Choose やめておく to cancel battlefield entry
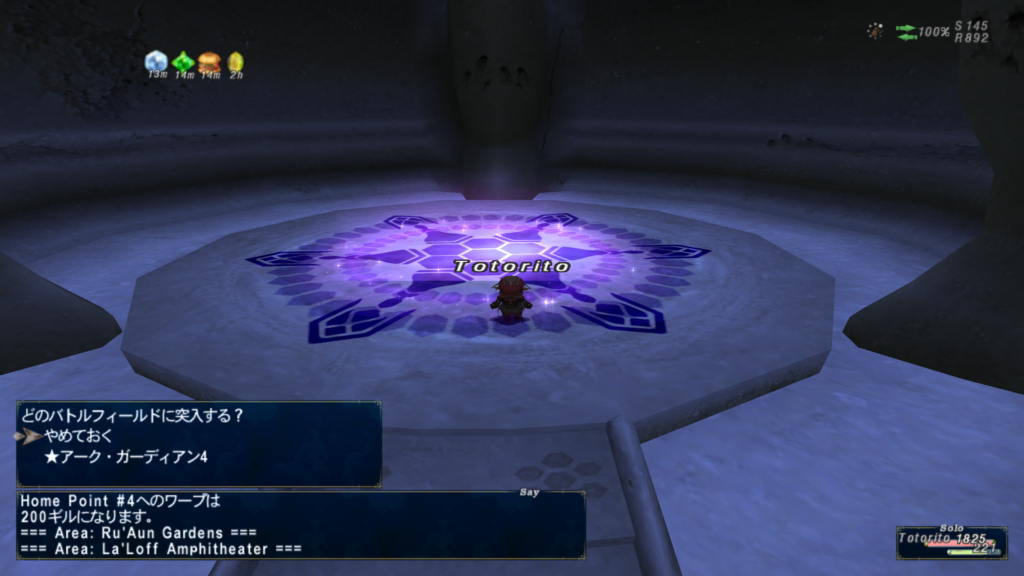The height and width of the screenshot is (576, 1024). click(79, 436)
